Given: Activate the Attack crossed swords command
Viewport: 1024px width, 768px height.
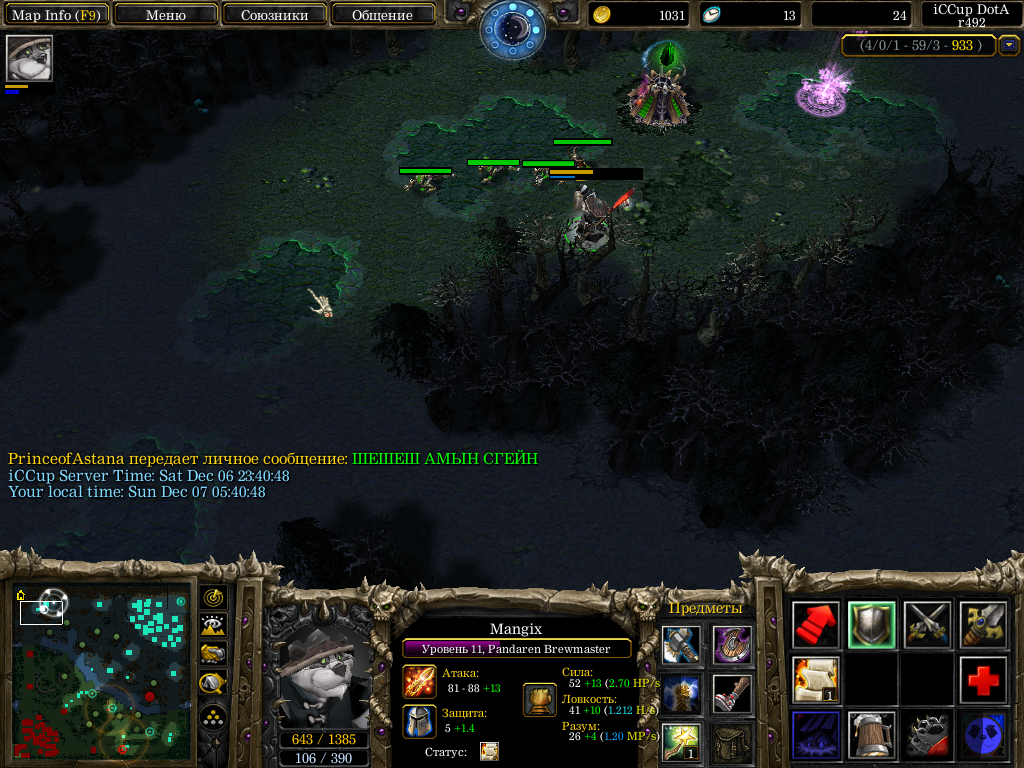Looking at the screenshot, I should coord(928,625).
